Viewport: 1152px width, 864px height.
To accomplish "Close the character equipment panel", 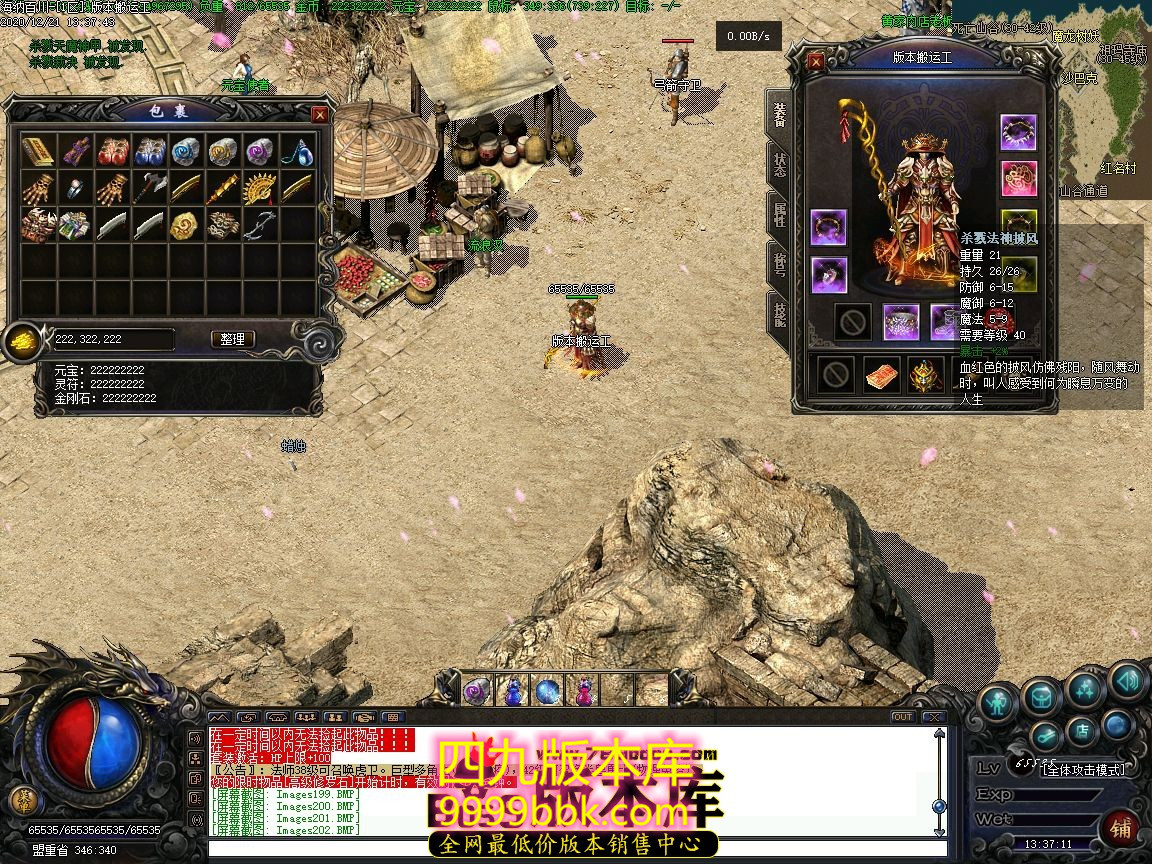I will pos(816,61).
